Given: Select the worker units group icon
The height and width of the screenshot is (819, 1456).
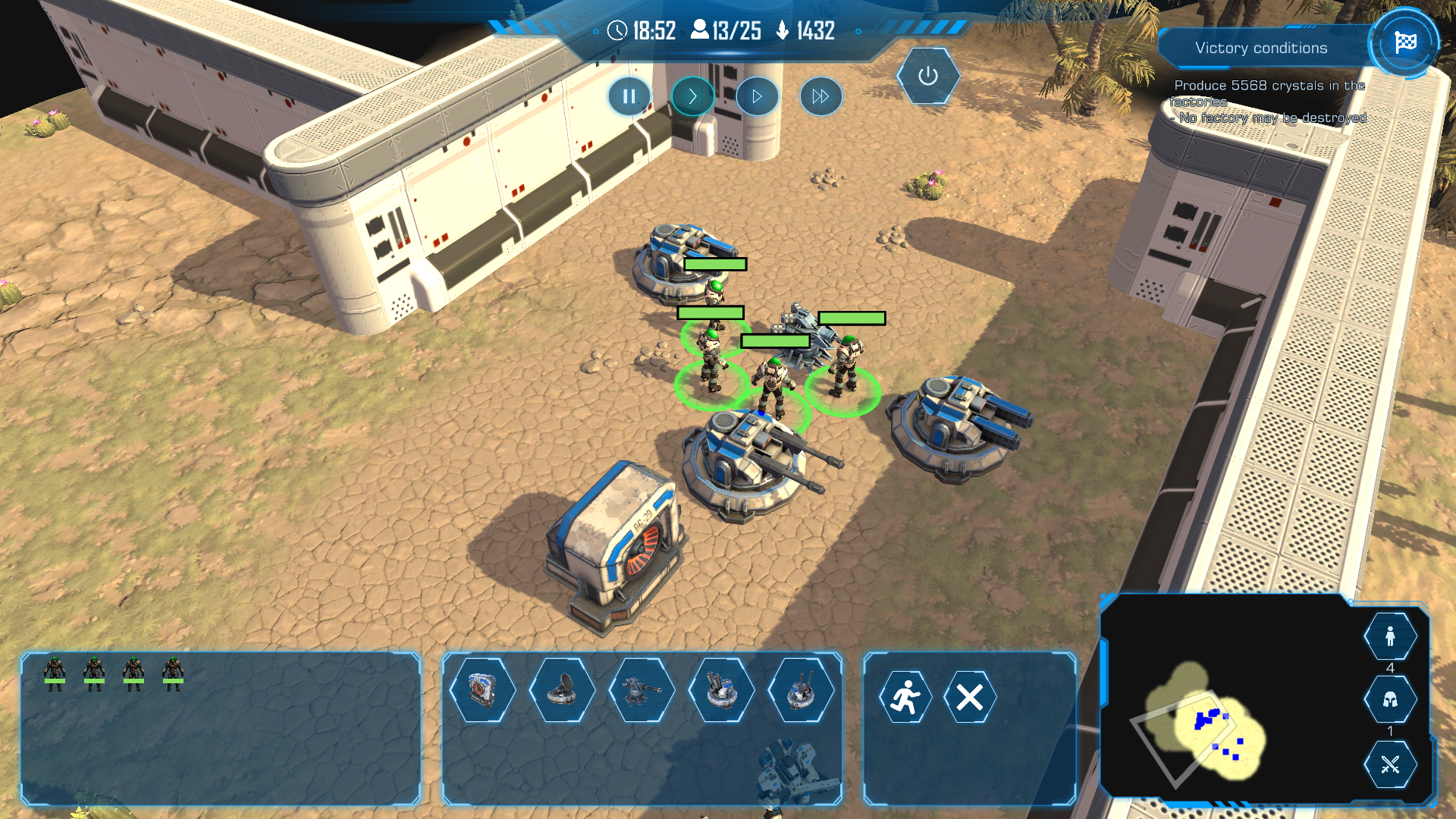Looking at the screenshot, I should point(1390,637).
